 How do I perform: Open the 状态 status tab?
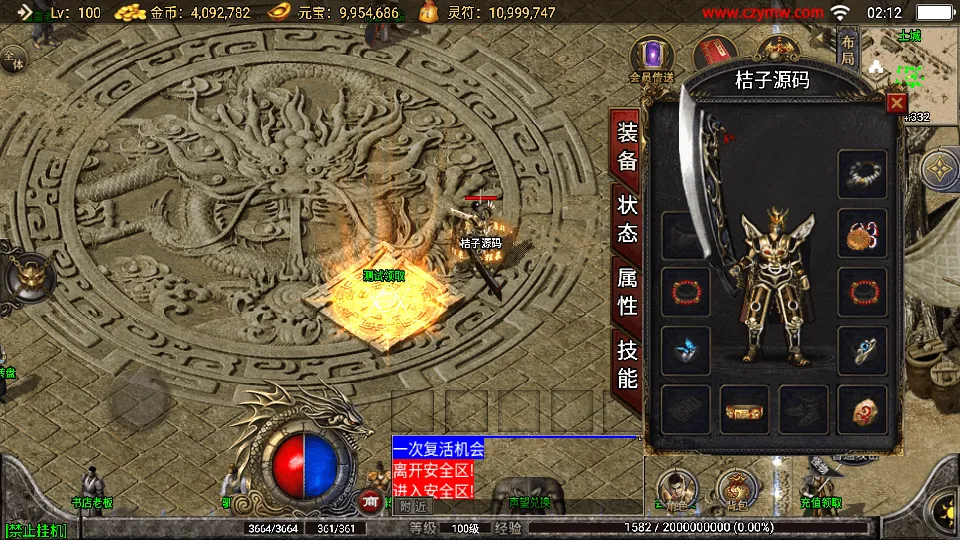click(x=627, y=219)
